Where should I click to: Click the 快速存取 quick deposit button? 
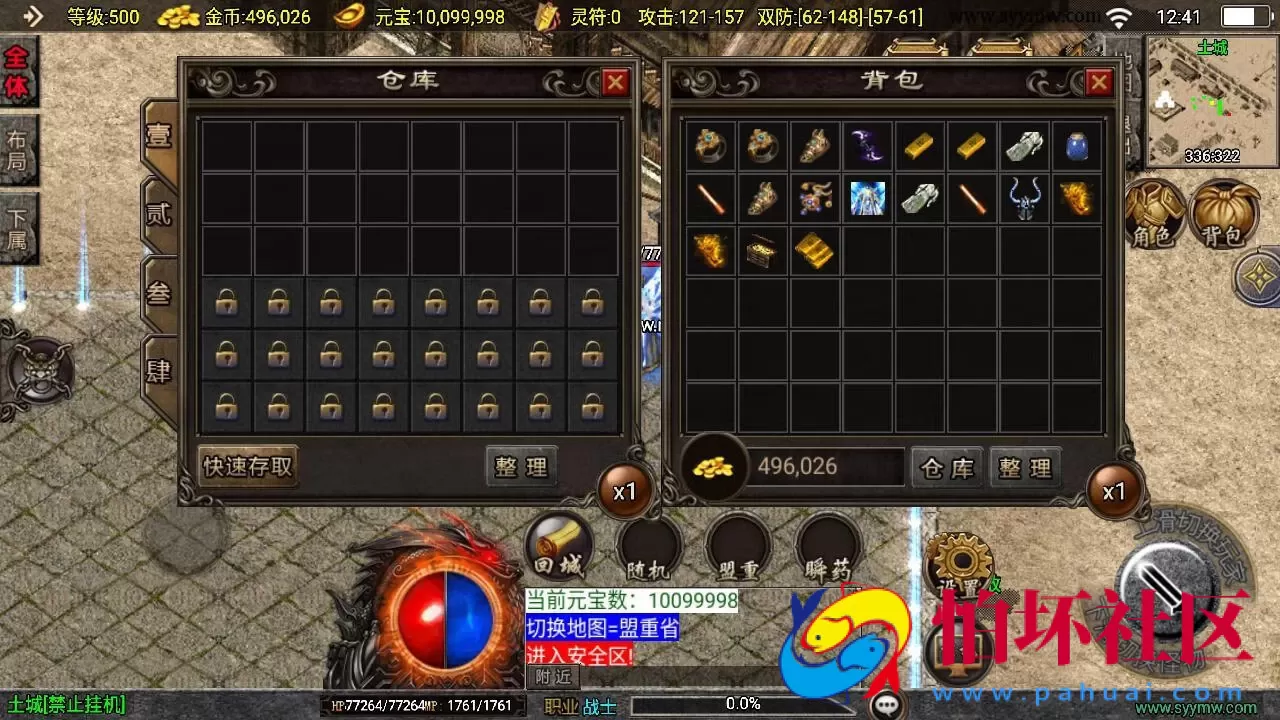pyautogui.click(x=247, y=466)
